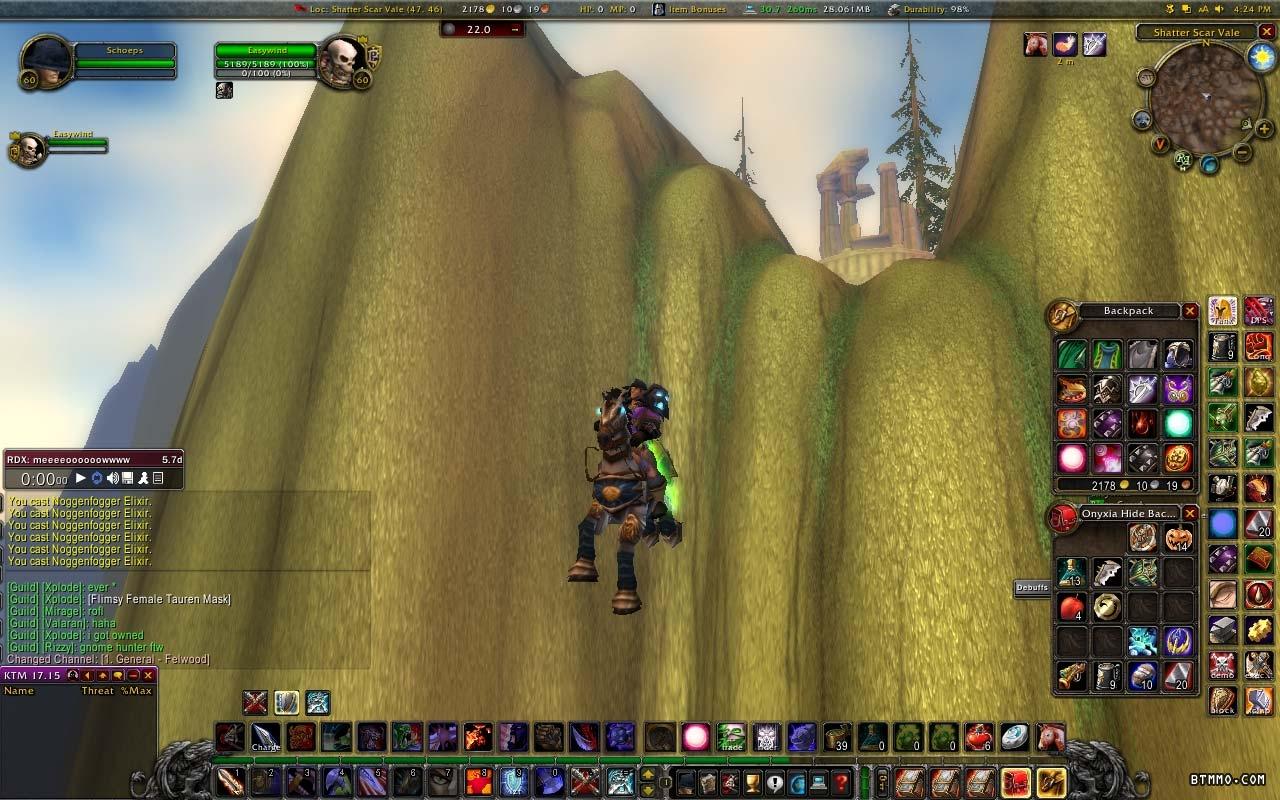
Task: Activate the DPS set icon
Action: tap(1259, 312)
